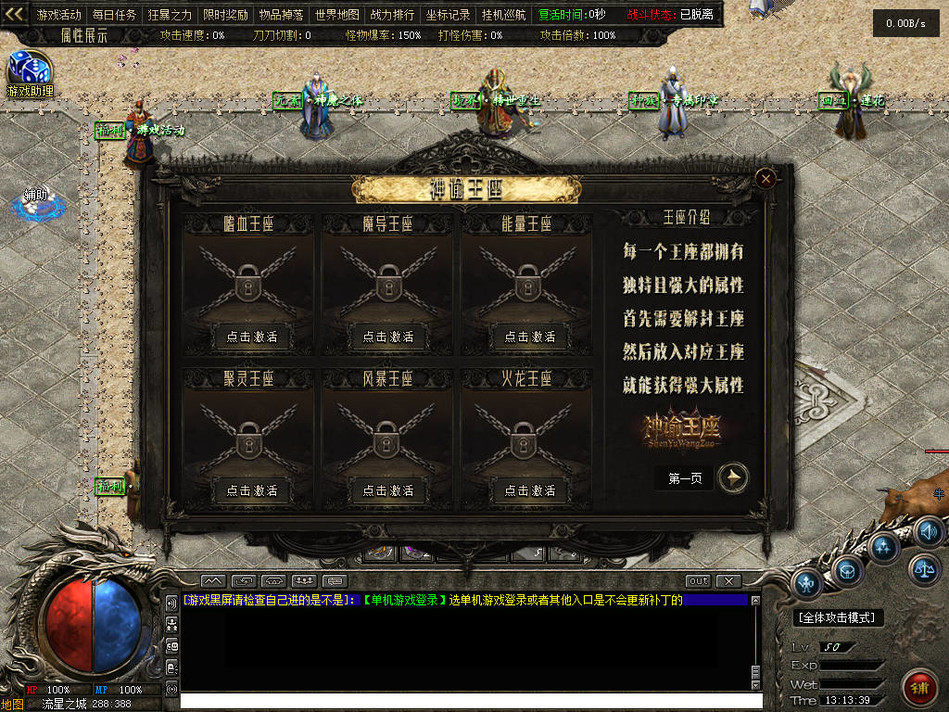Show the 世界地图 world map
The image size is (949, 712).
337,15
